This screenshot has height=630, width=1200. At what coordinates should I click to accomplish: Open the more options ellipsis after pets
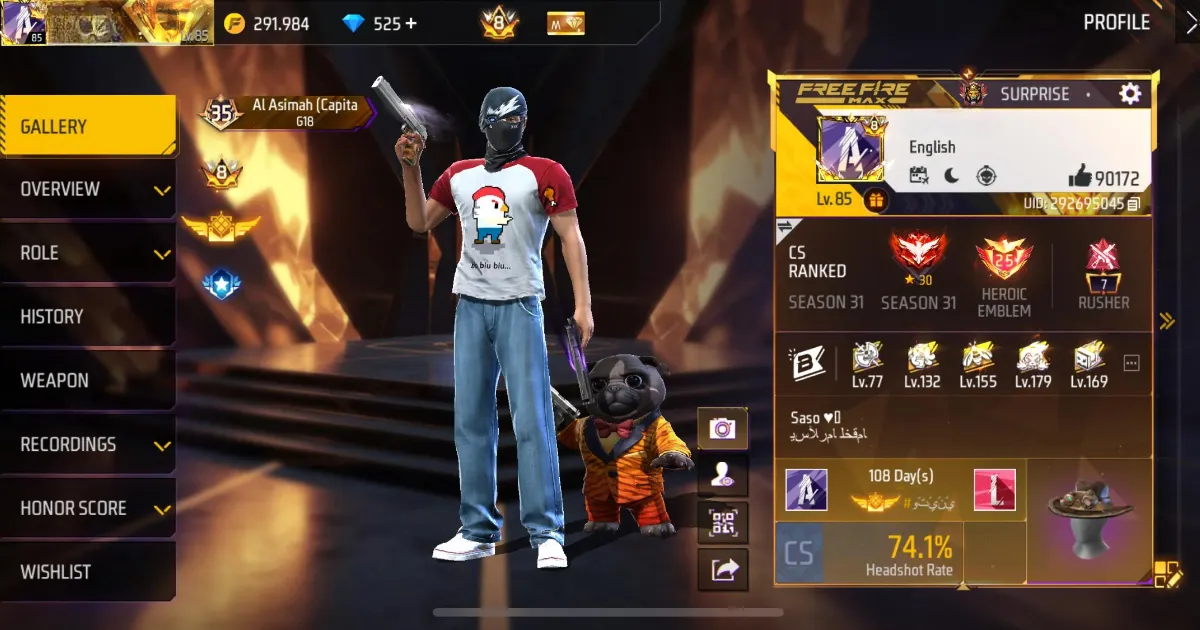(1132, 362)
